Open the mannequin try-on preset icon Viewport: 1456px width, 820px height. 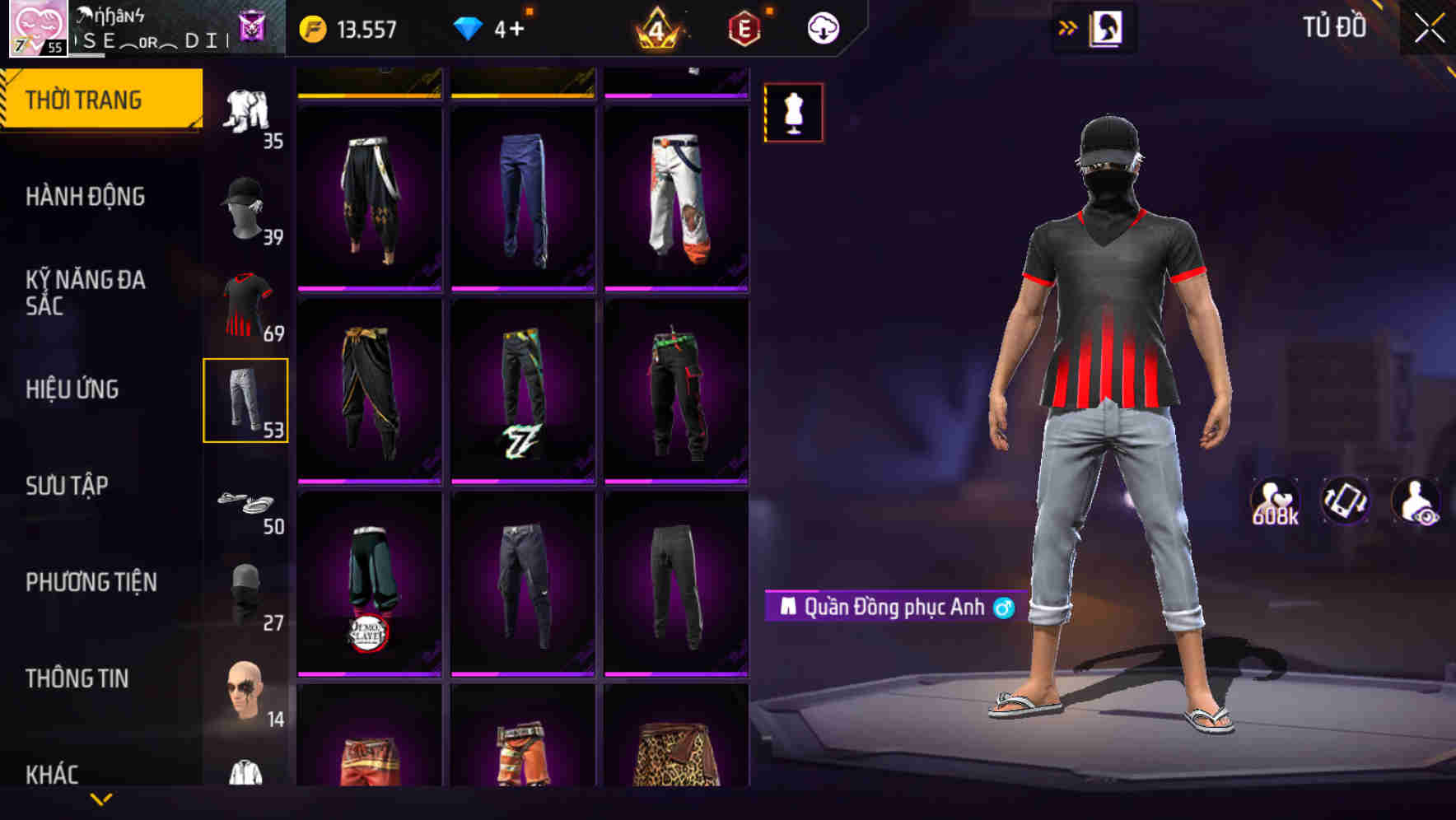791,113
